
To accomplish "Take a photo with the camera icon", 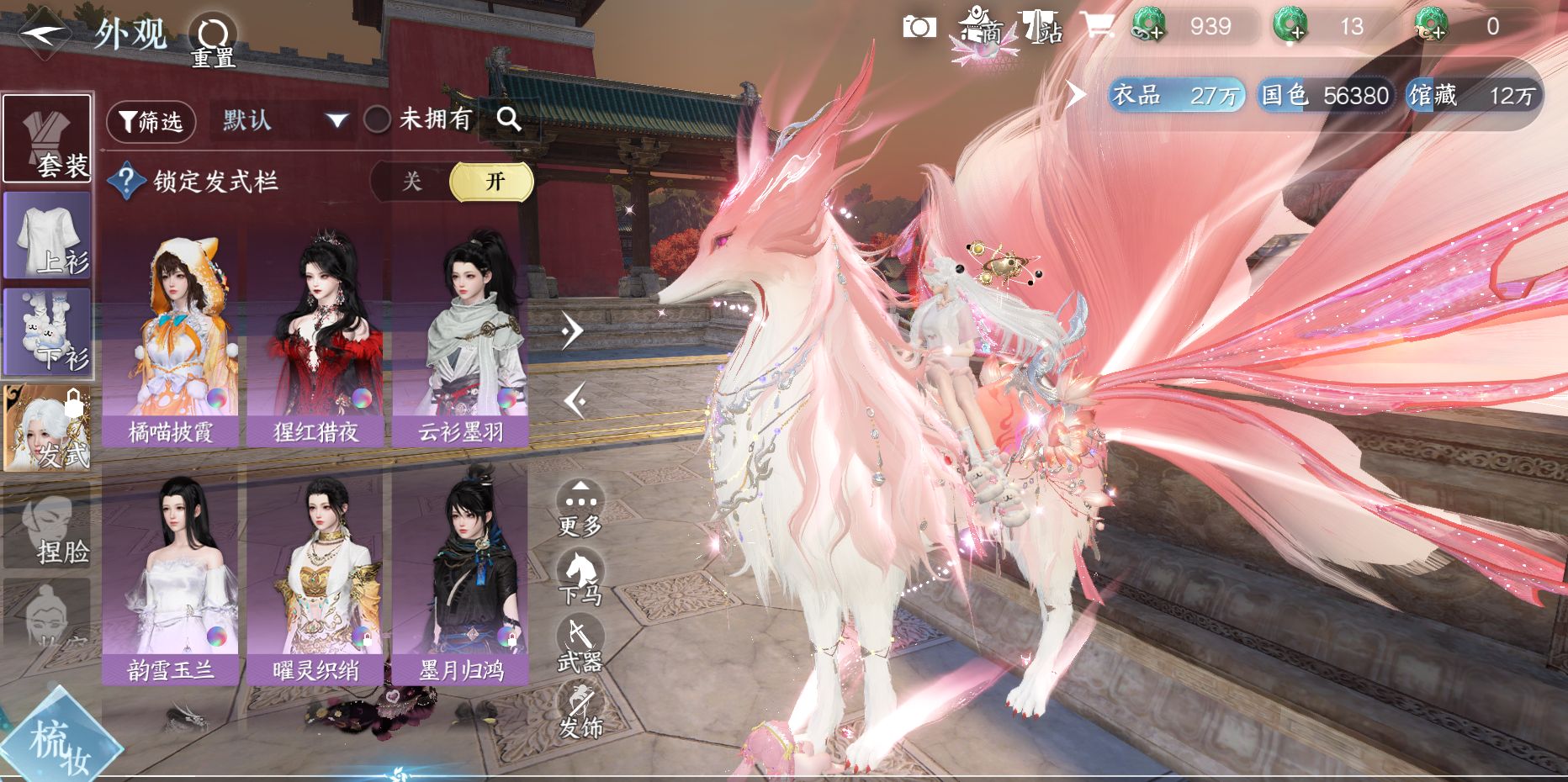I will pyautogui.click(x=919, y=27).
